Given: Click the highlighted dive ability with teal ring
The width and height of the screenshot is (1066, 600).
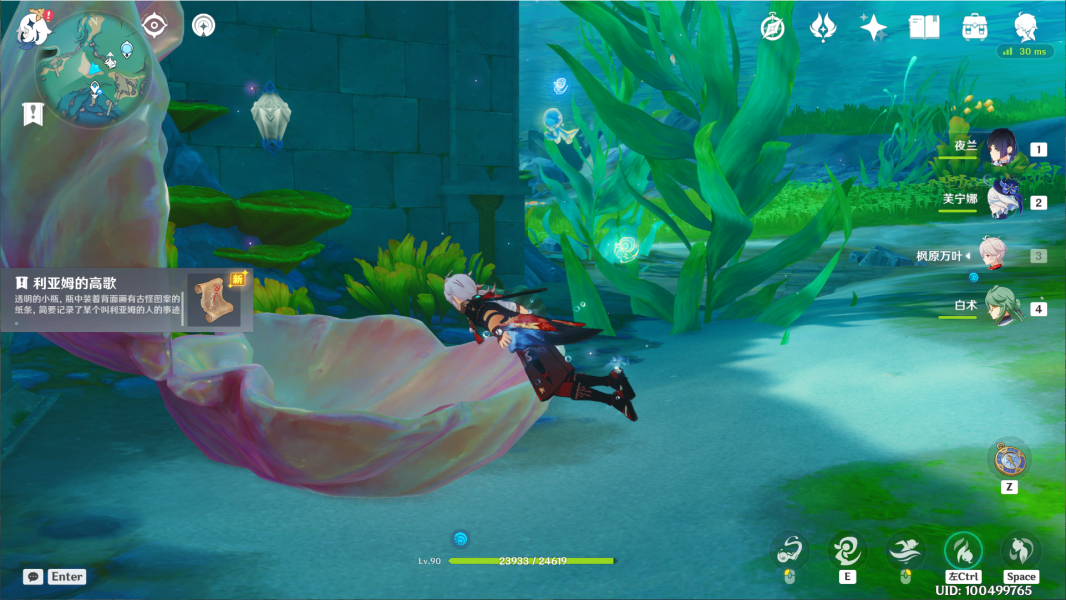Looking at the screenshot, I should (963, 550).
